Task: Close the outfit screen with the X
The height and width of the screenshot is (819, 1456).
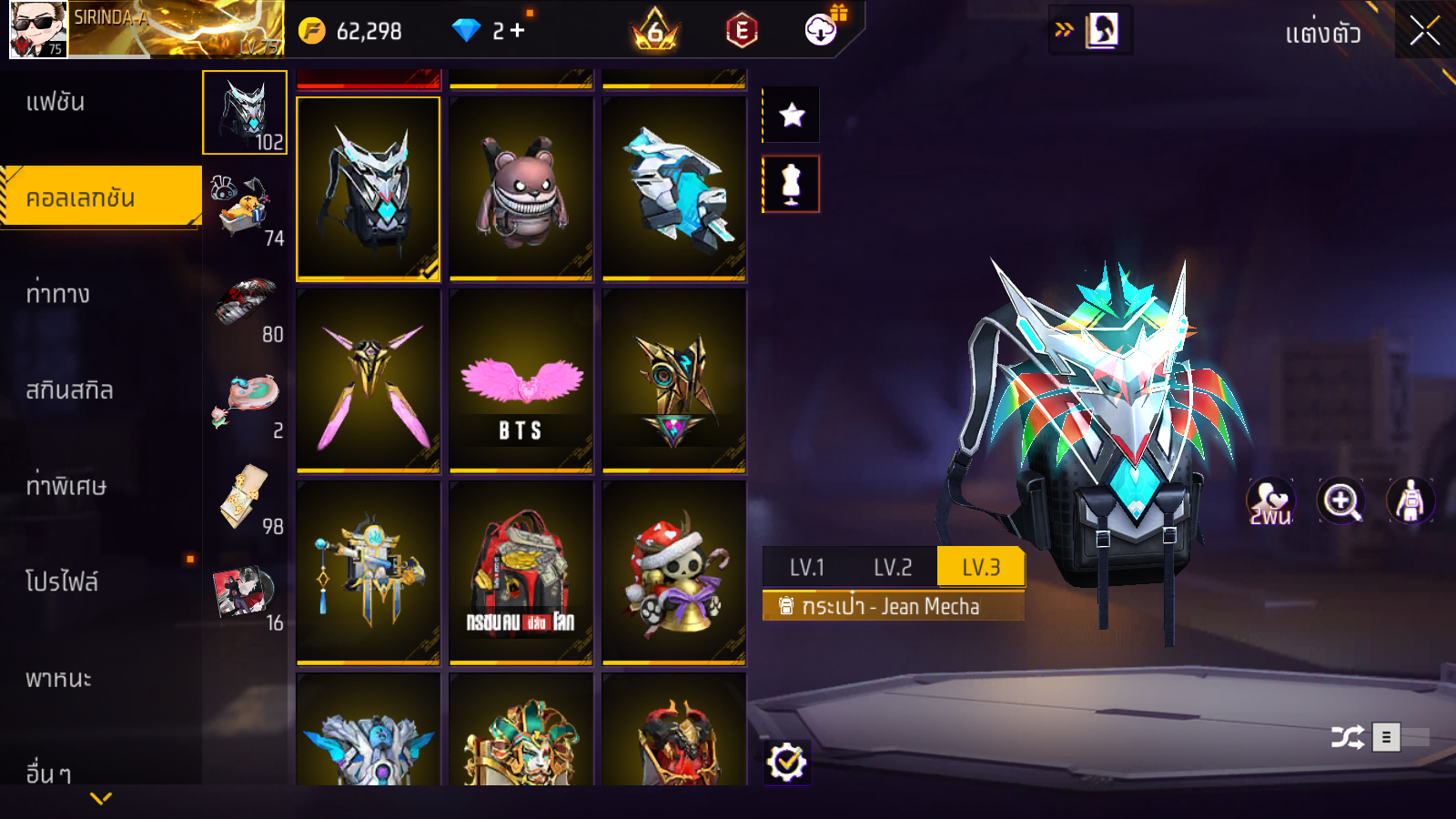Action: click(x=1424, y=31)
